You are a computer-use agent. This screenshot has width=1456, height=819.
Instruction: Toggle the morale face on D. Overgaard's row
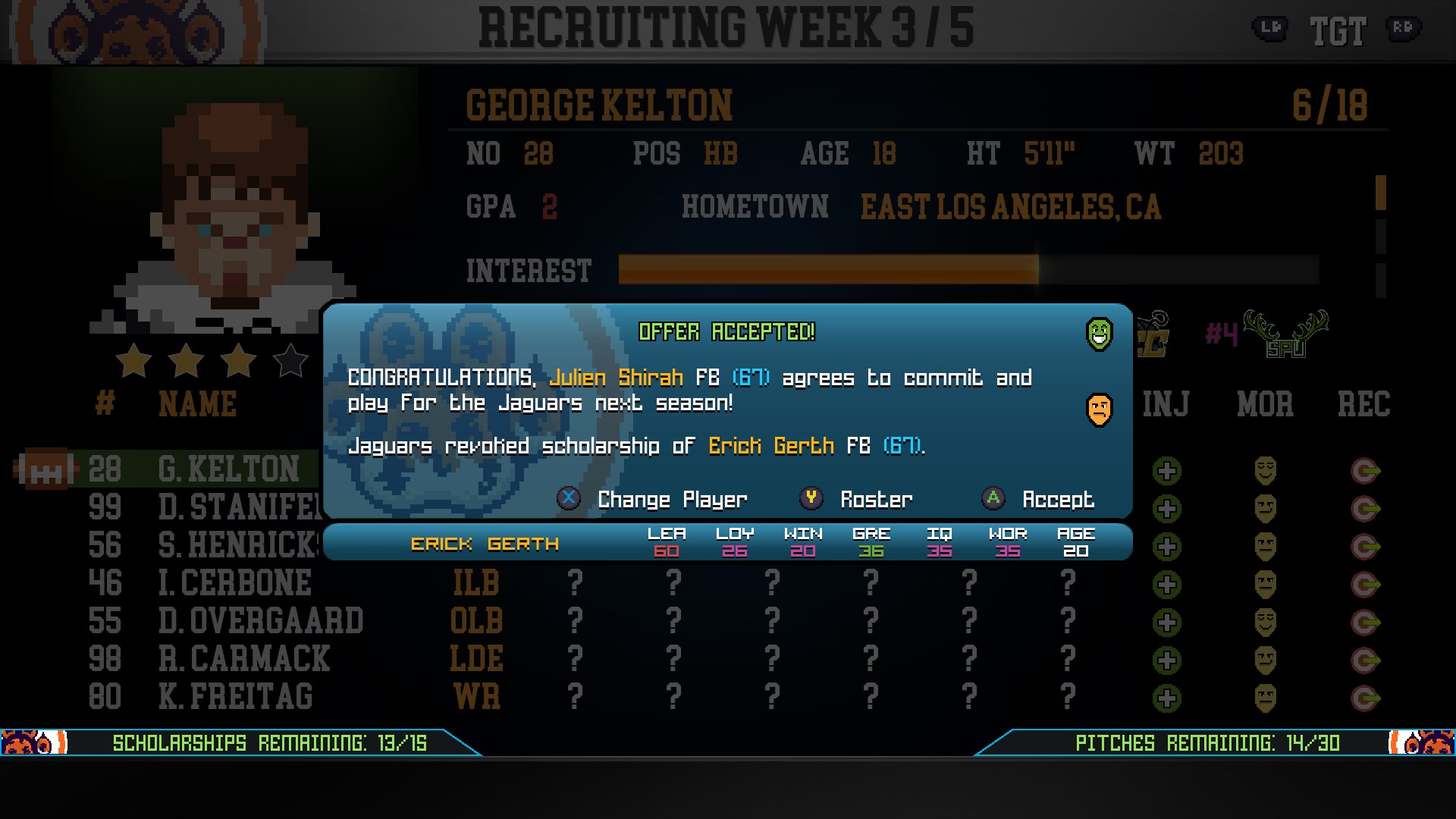(x=1267, y=619)
